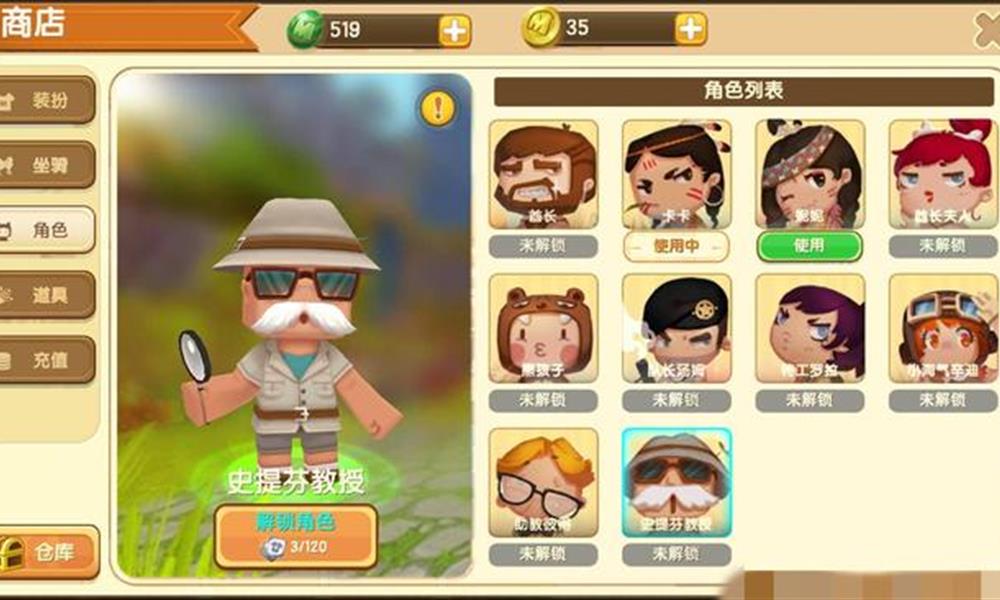Pick the pilot-goggles girl character
Viewport: 1000px width, 600px height.
942,329
